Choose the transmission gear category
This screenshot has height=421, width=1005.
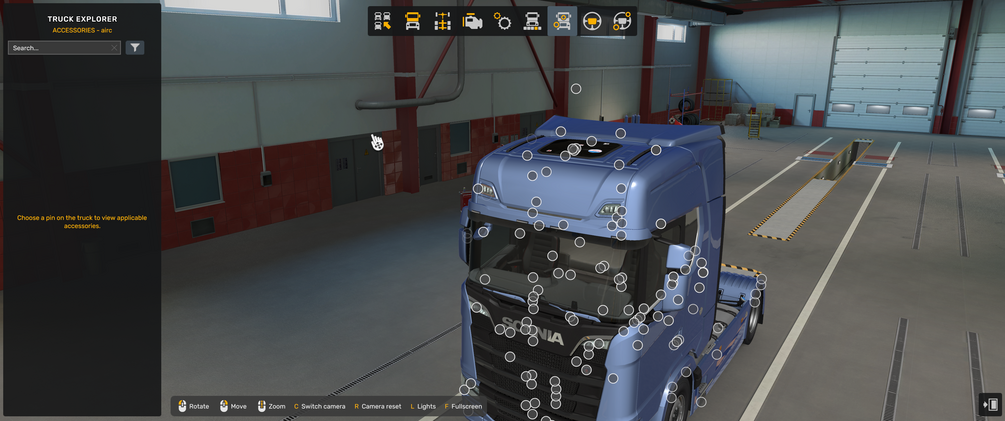coord(502,21)
